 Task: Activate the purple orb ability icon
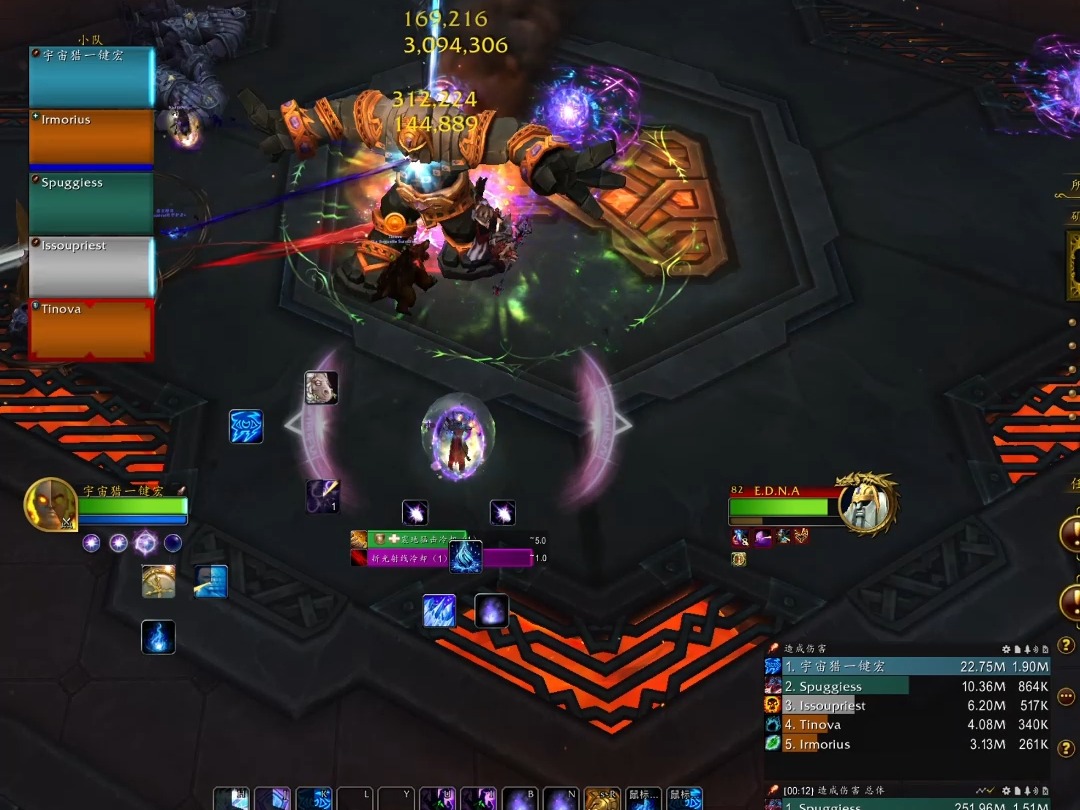(491, 611)
